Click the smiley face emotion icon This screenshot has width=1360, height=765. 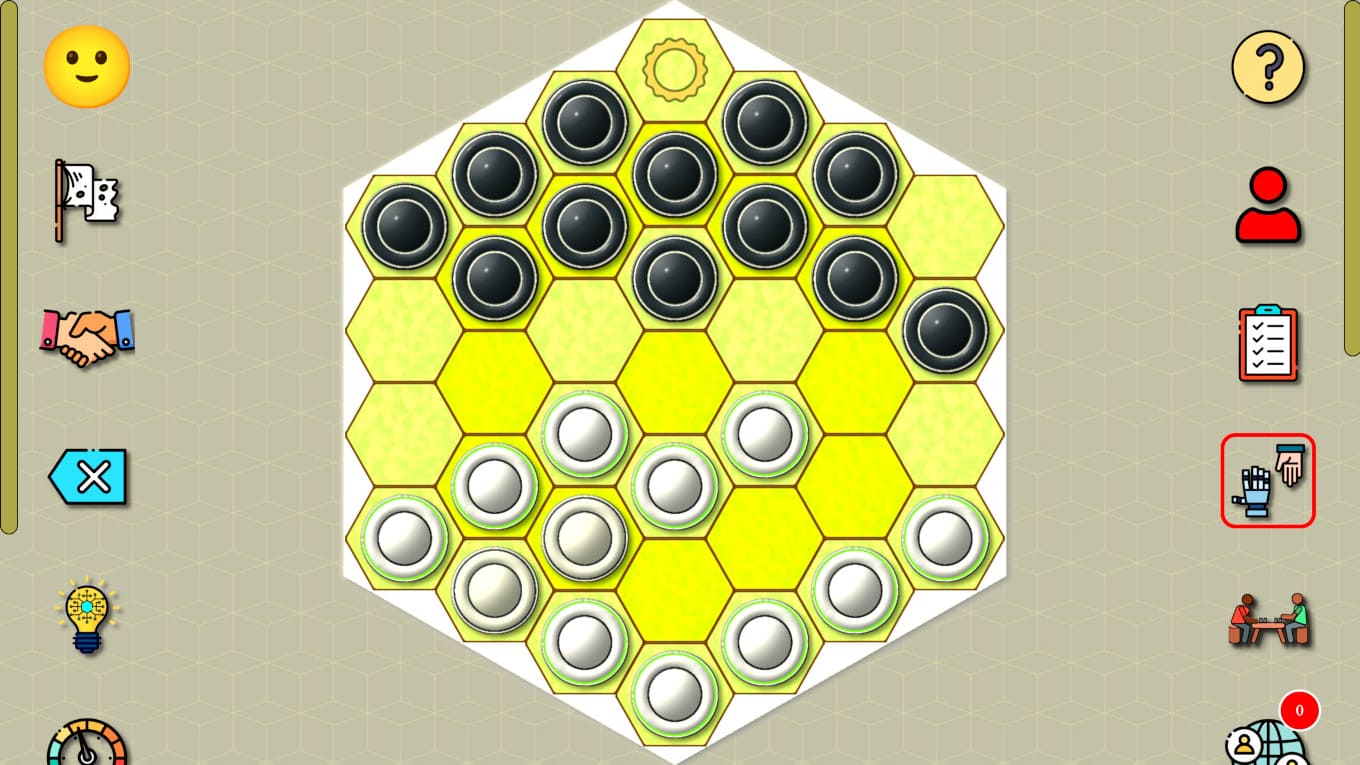(x=85, y=65)
